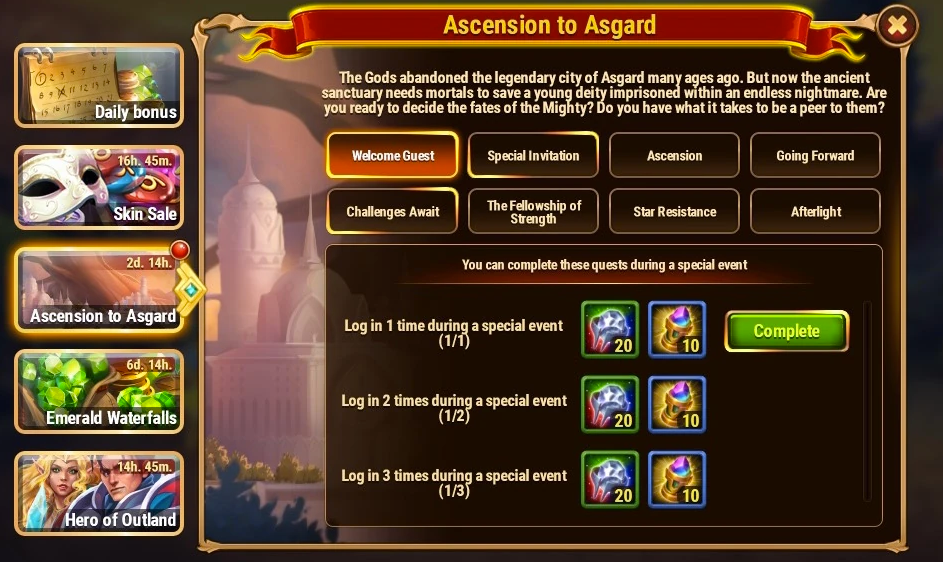This screenshot has height=562, width=943.
Task: Claim the Complete button for first login quest
Action: click(x=786, y=331)
